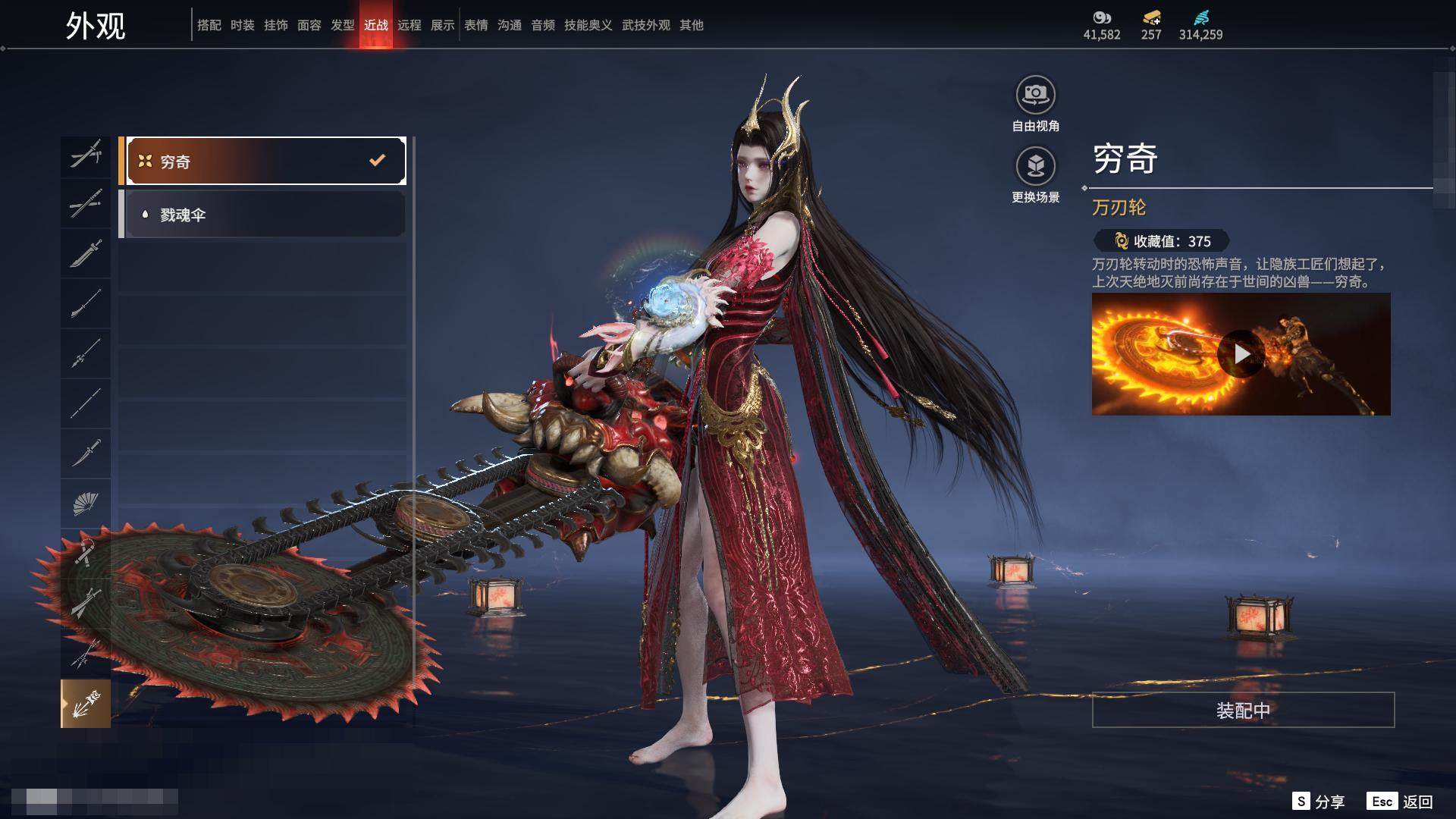Select the folding fan weapon category

coord(86,503)
